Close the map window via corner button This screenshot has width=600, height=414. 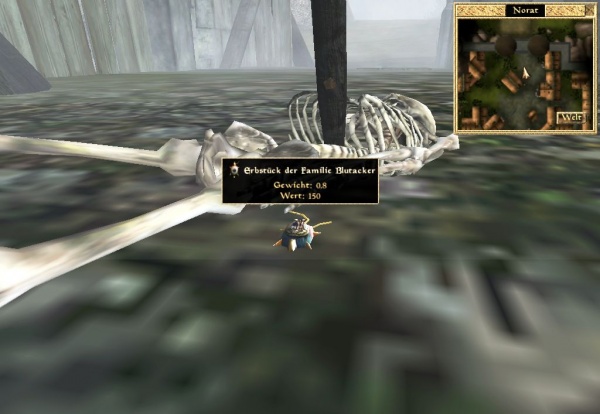(589, 10)
